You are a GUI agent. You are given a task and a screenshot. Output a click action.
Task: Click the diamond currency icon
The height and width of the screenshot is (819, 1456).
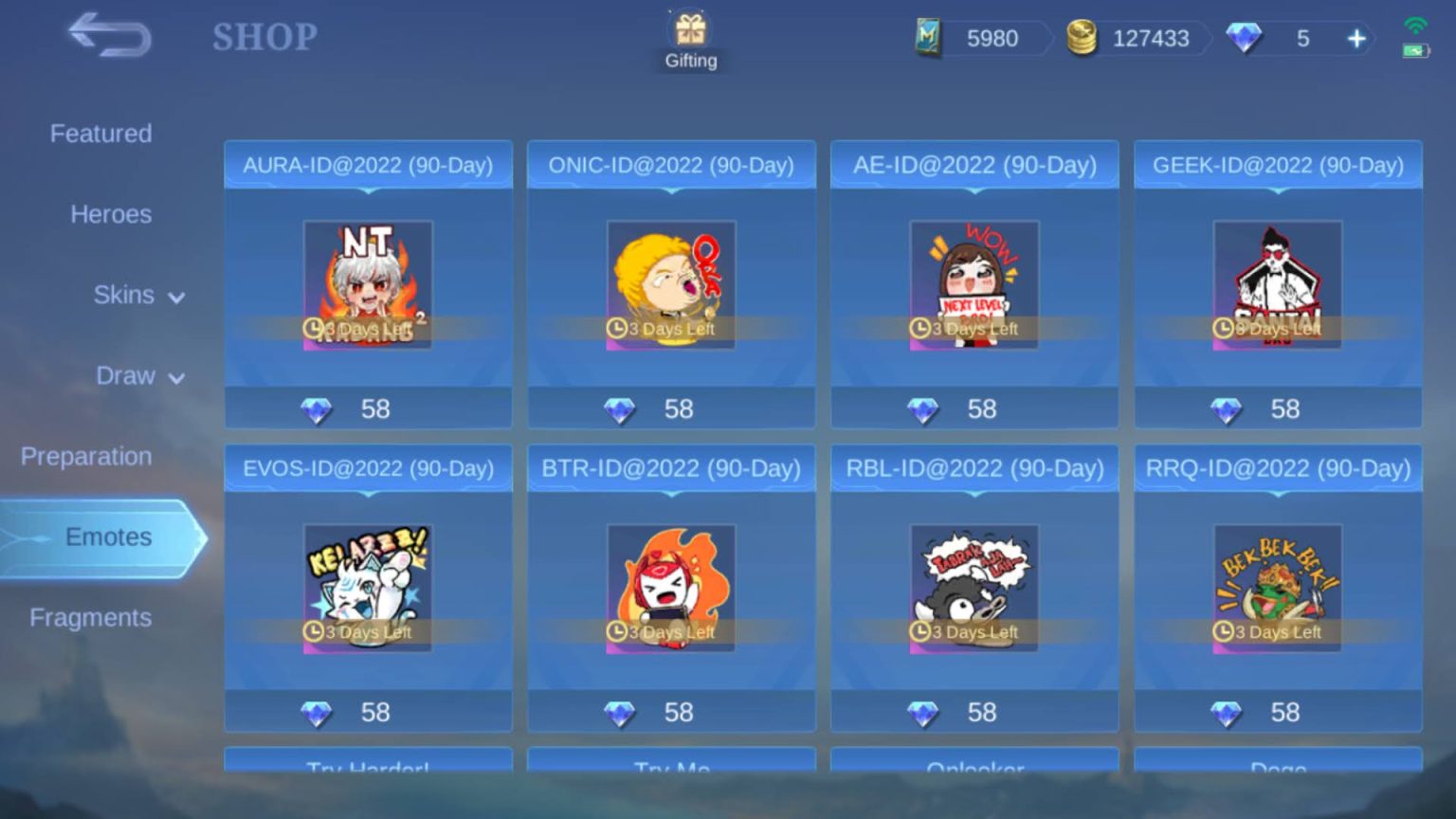(x=1245, y=38)
